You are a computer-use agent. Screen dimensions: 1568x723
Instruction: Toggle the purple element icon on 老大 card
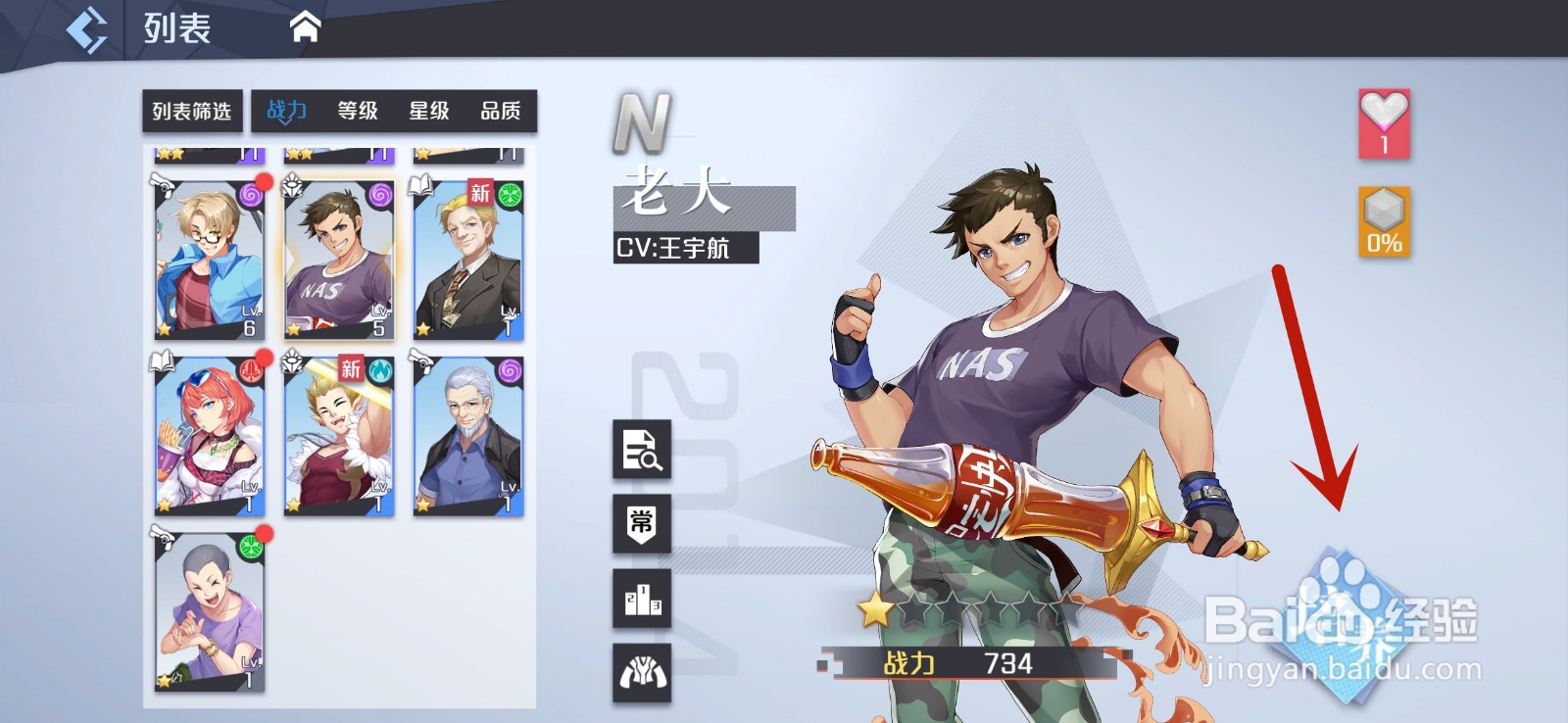[381, 198]
